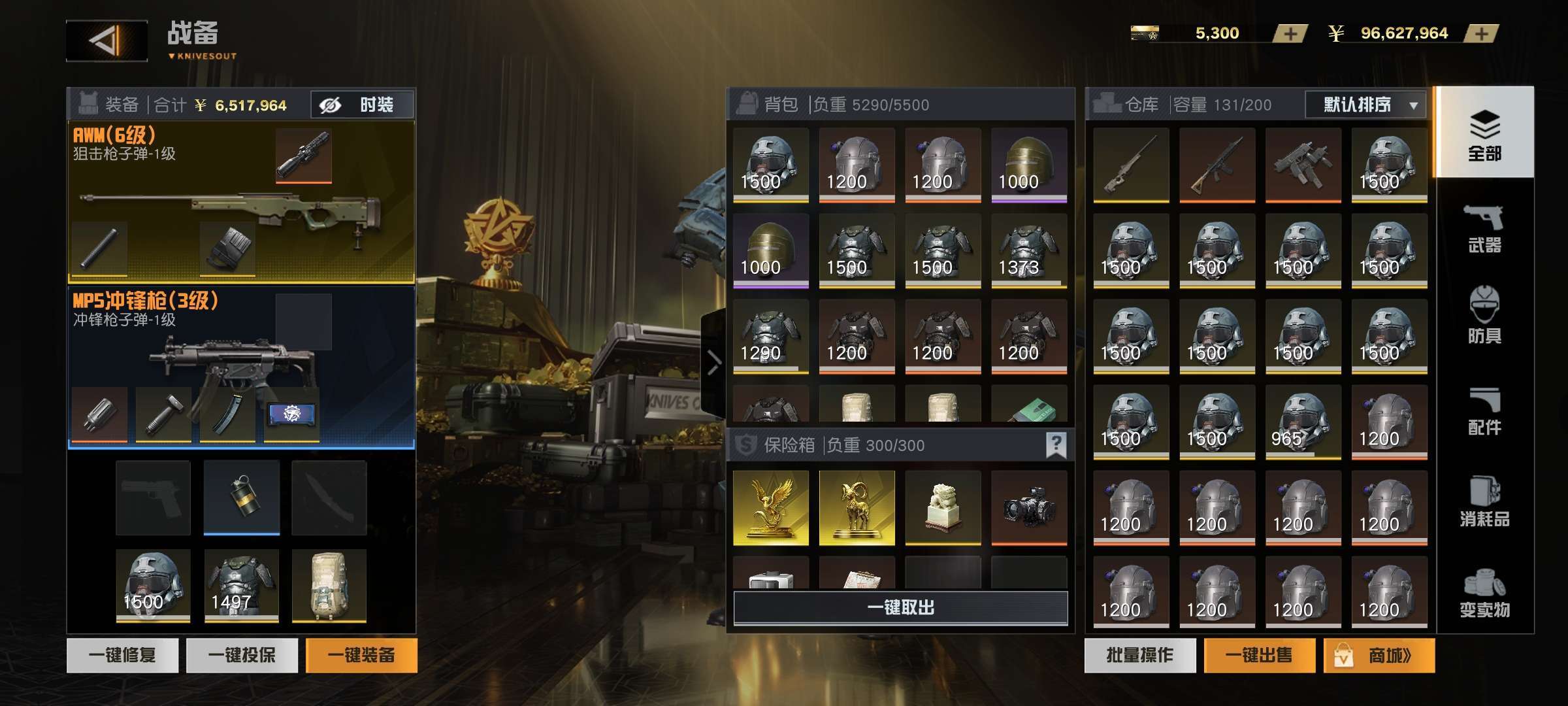Select the 消耗品 consumables tab

pos(1484,502)
